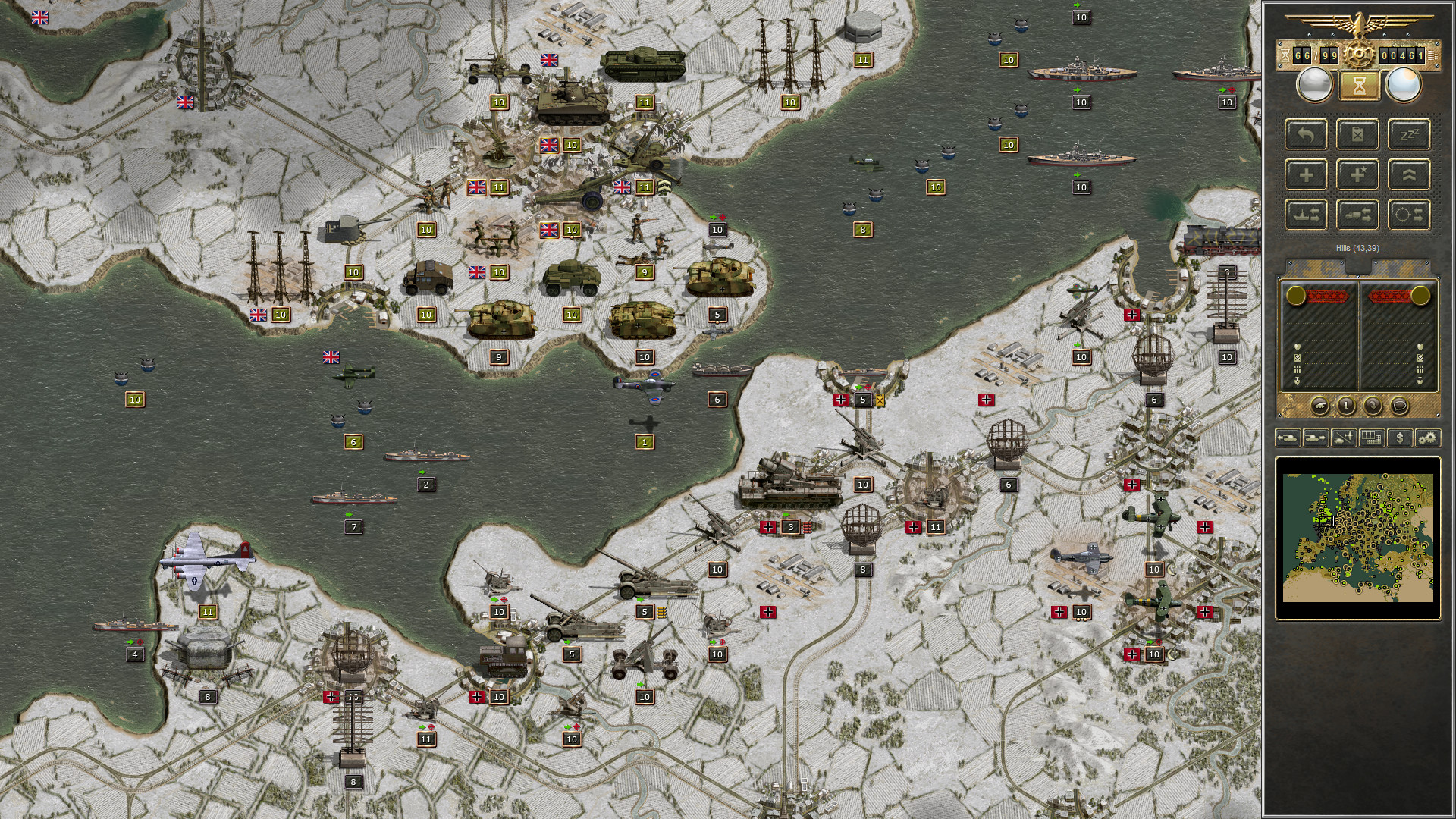Click the unit info 'i' button
The height and width of the screenshot is (819, 1456).
pos(1346,406)
